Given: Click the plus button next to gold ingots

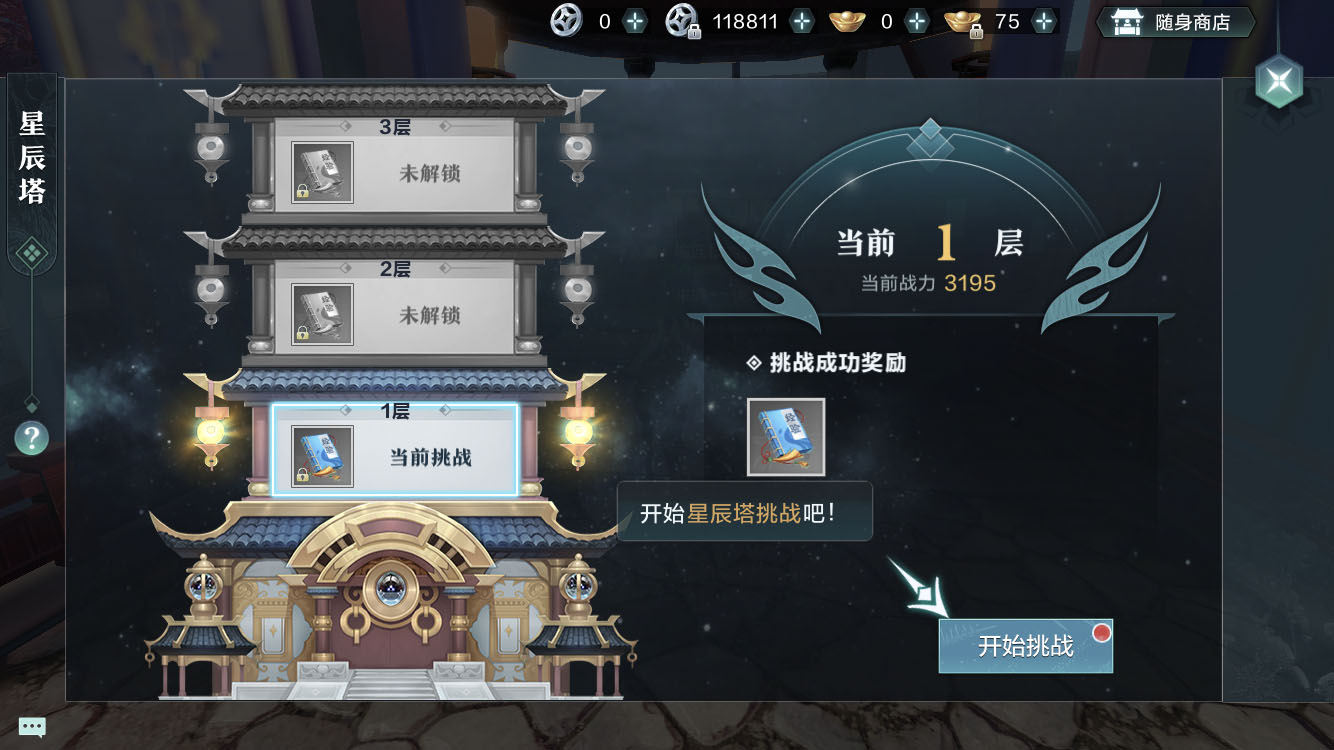Looking at the screenshot, I should pyautogui.click(x=916, y=19).
